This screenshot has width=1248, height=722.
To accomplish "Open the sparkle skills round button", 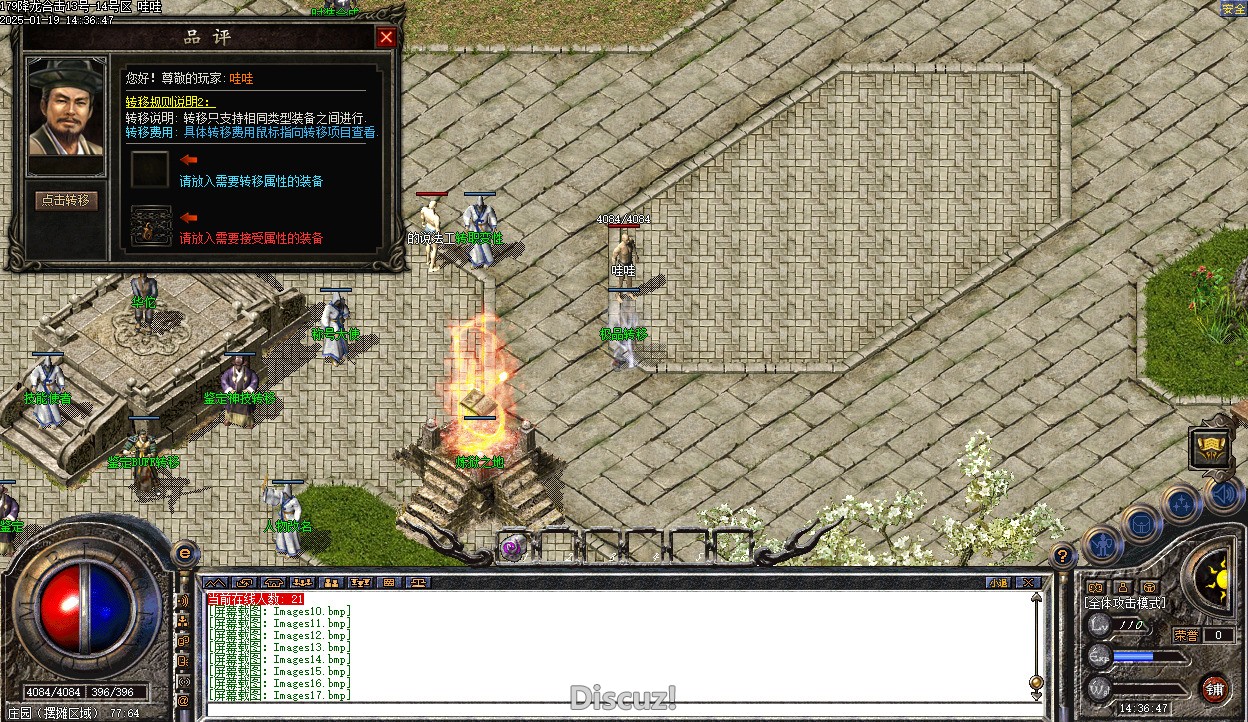I will click(x=1182, y=503).
